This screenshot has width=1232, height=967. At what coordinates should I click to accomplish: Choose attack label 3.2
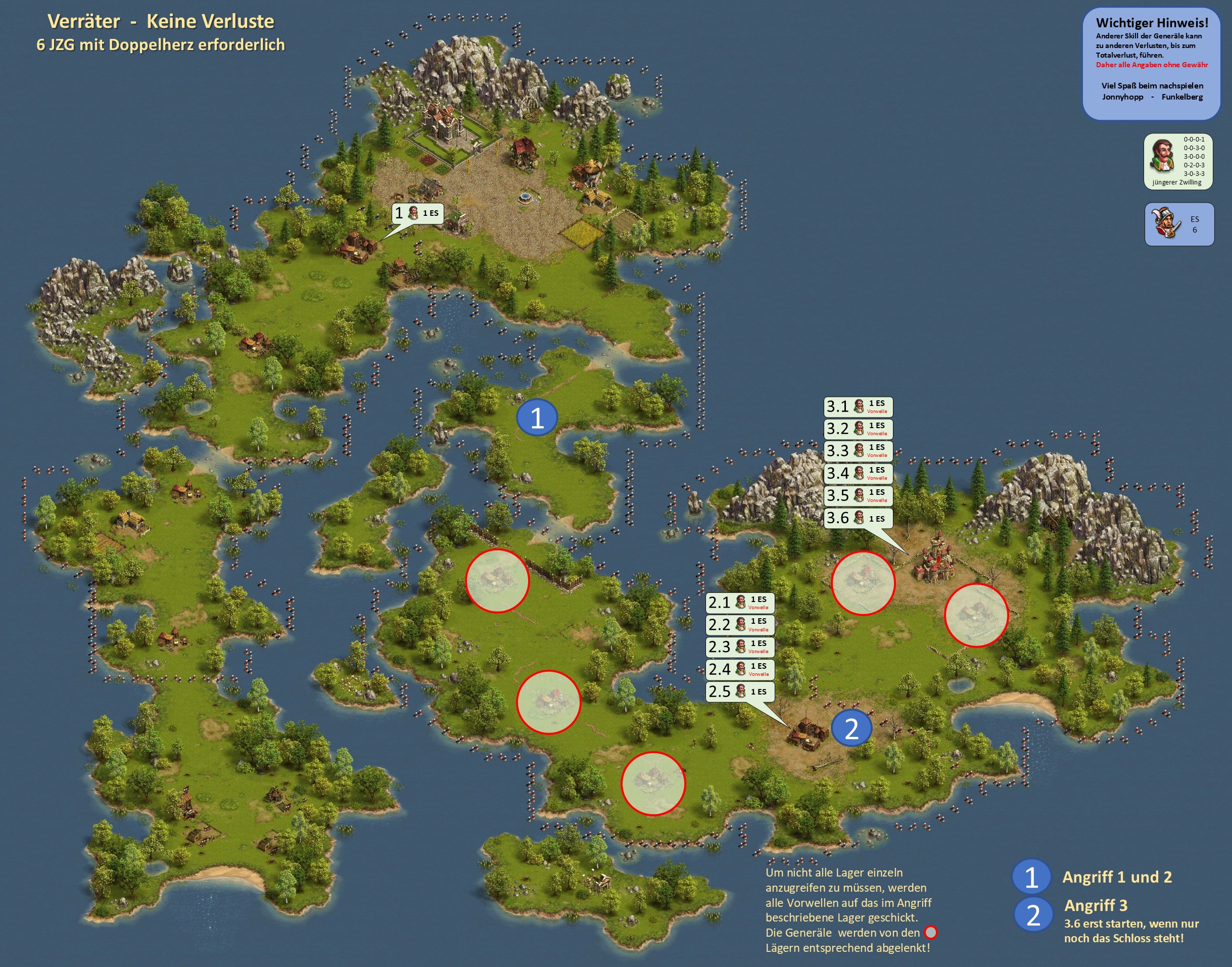point(858,429)
